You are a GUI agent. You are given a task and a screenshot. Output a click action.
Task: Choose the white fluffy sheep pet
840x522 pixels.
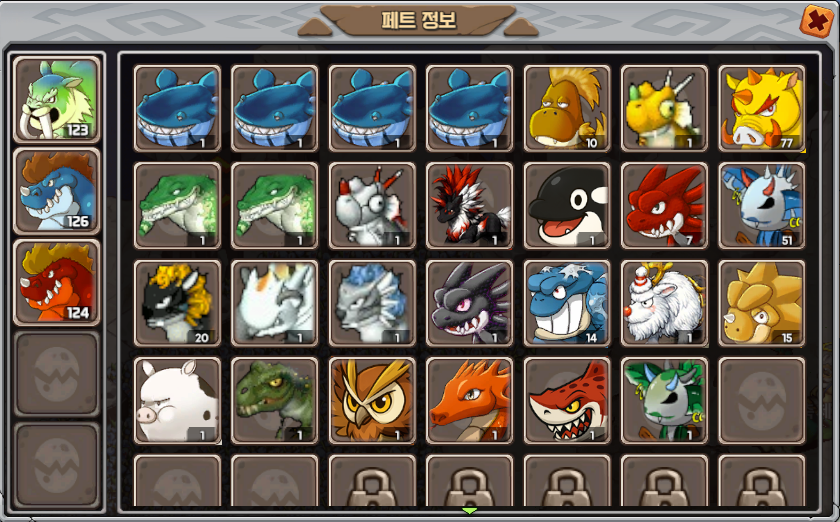click(x=664, y=302)
